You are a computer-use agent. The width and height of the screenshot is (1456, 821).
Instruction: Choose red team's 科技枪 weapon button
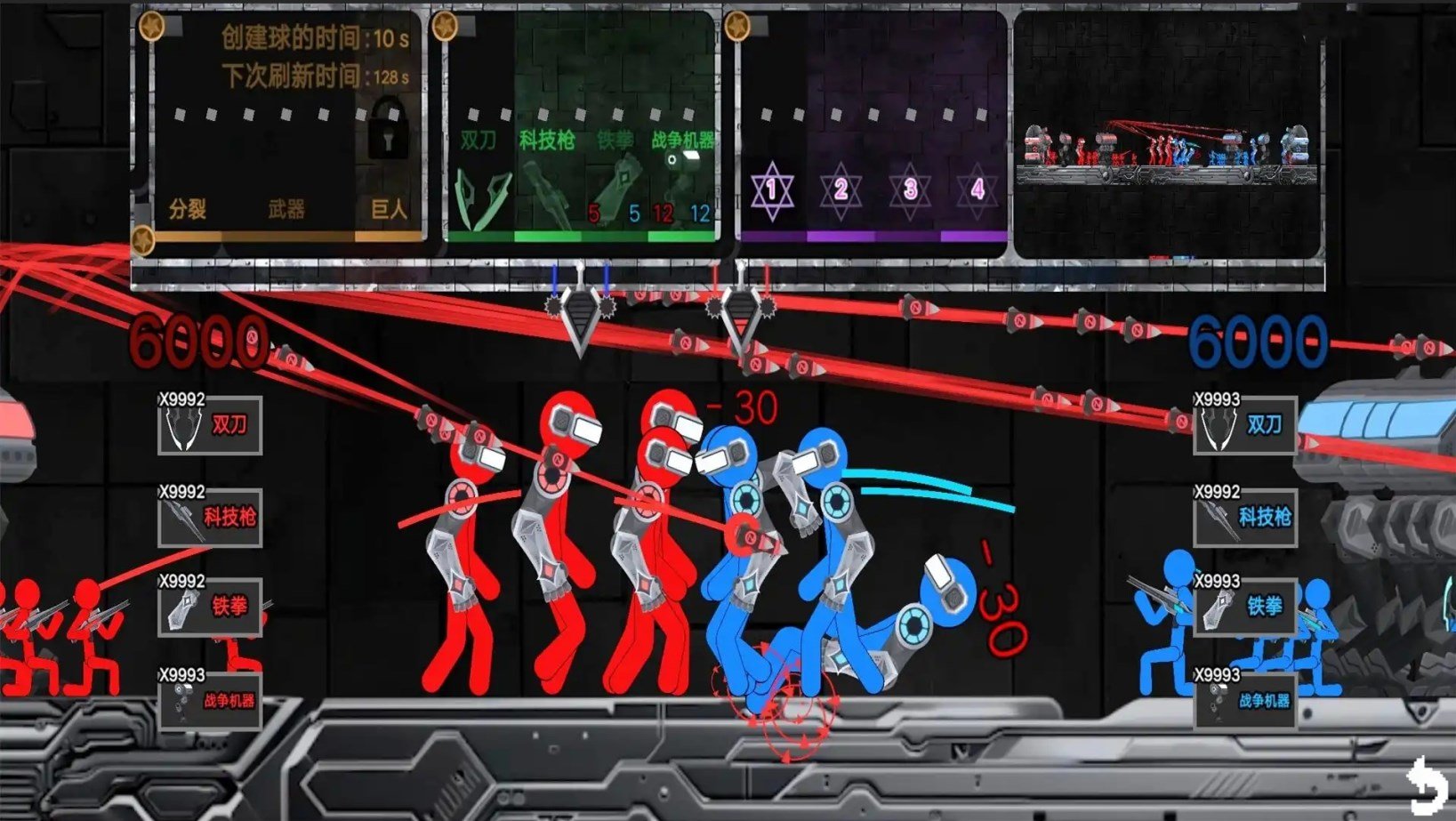(210, 518)
